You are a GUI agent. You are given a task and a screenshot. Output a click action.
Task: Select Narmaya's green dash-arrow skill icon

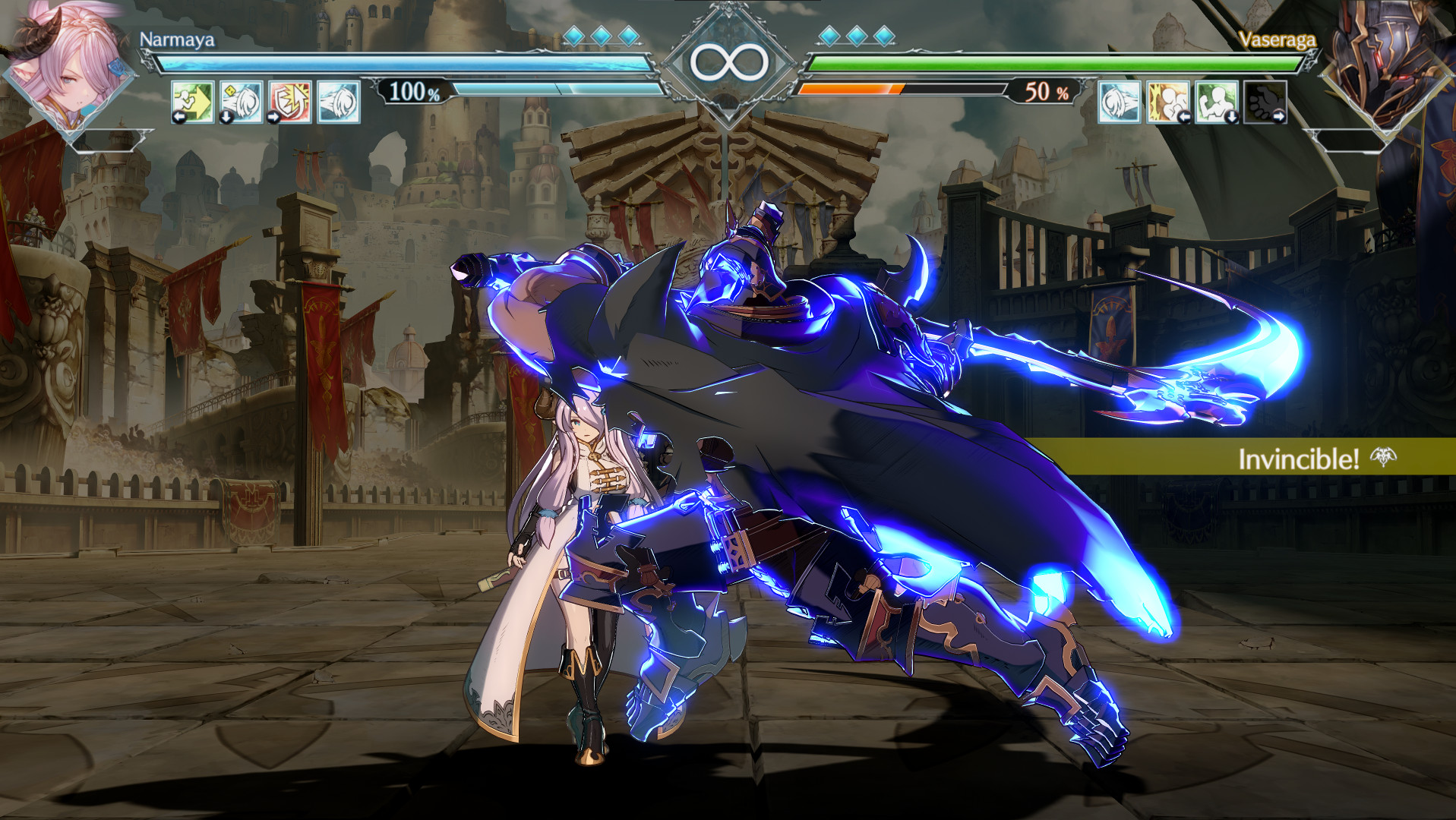click(193, 102)
